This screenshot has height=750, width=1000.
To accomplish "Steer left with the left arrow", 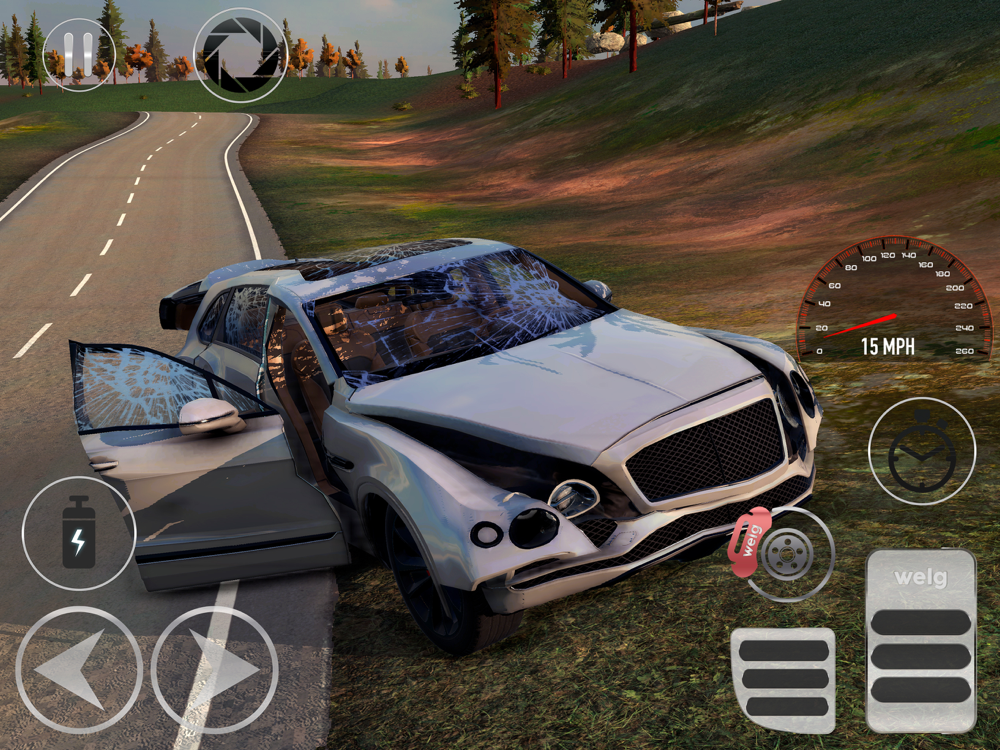I will click(x=79, y=670).
